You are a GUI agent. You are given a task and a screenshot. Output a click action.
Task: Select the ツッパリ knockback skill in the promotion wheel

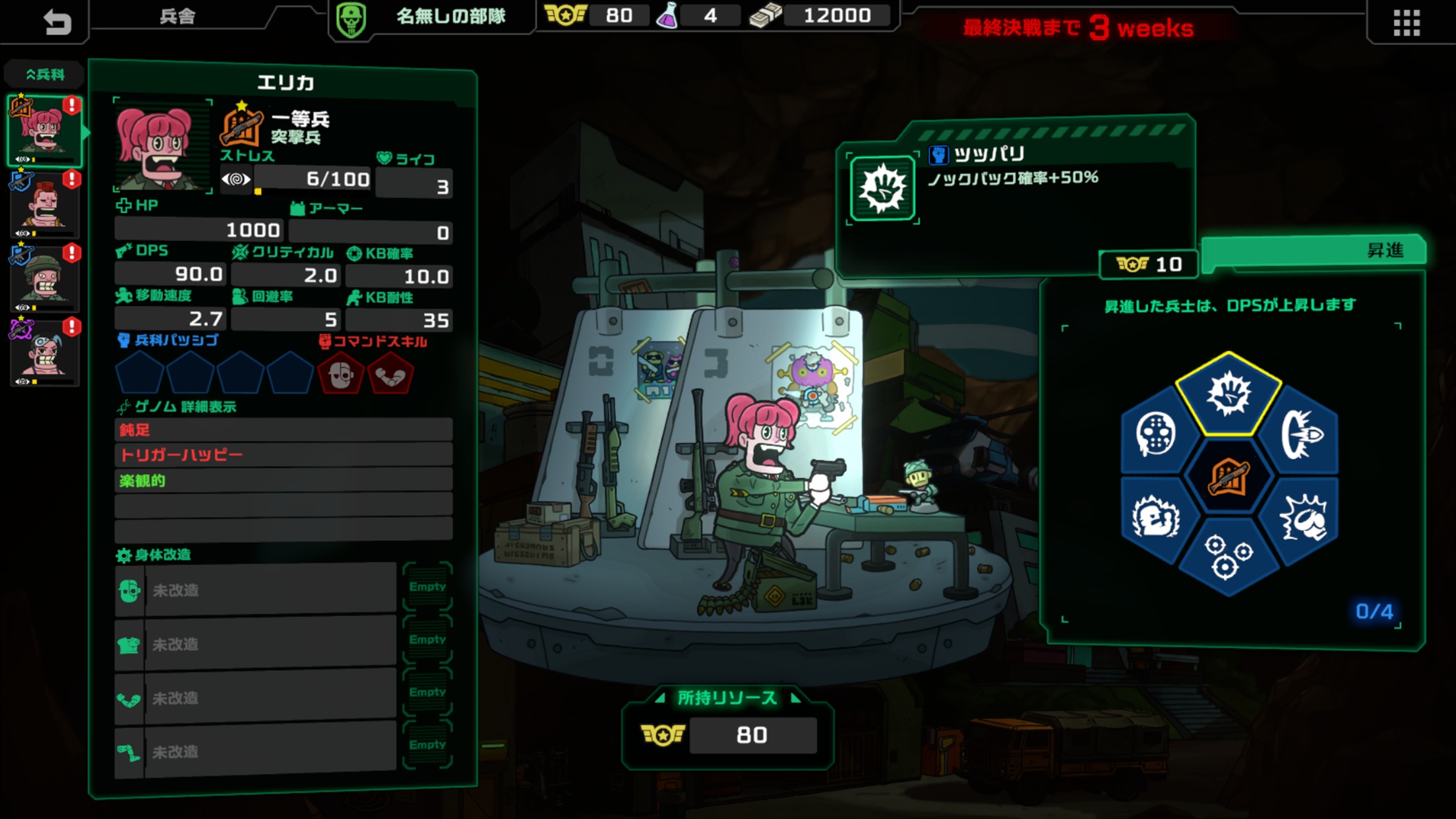tap(1228, 394)
